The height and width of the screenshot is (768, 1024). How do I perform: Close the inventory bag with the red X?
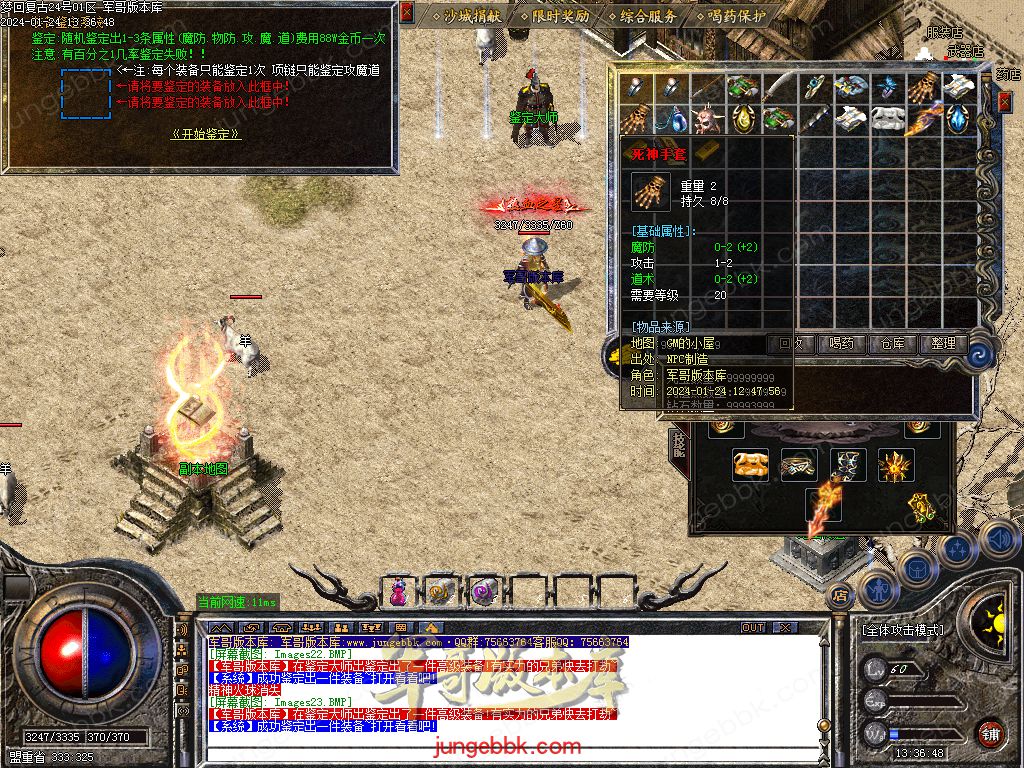coord(1005,101)
